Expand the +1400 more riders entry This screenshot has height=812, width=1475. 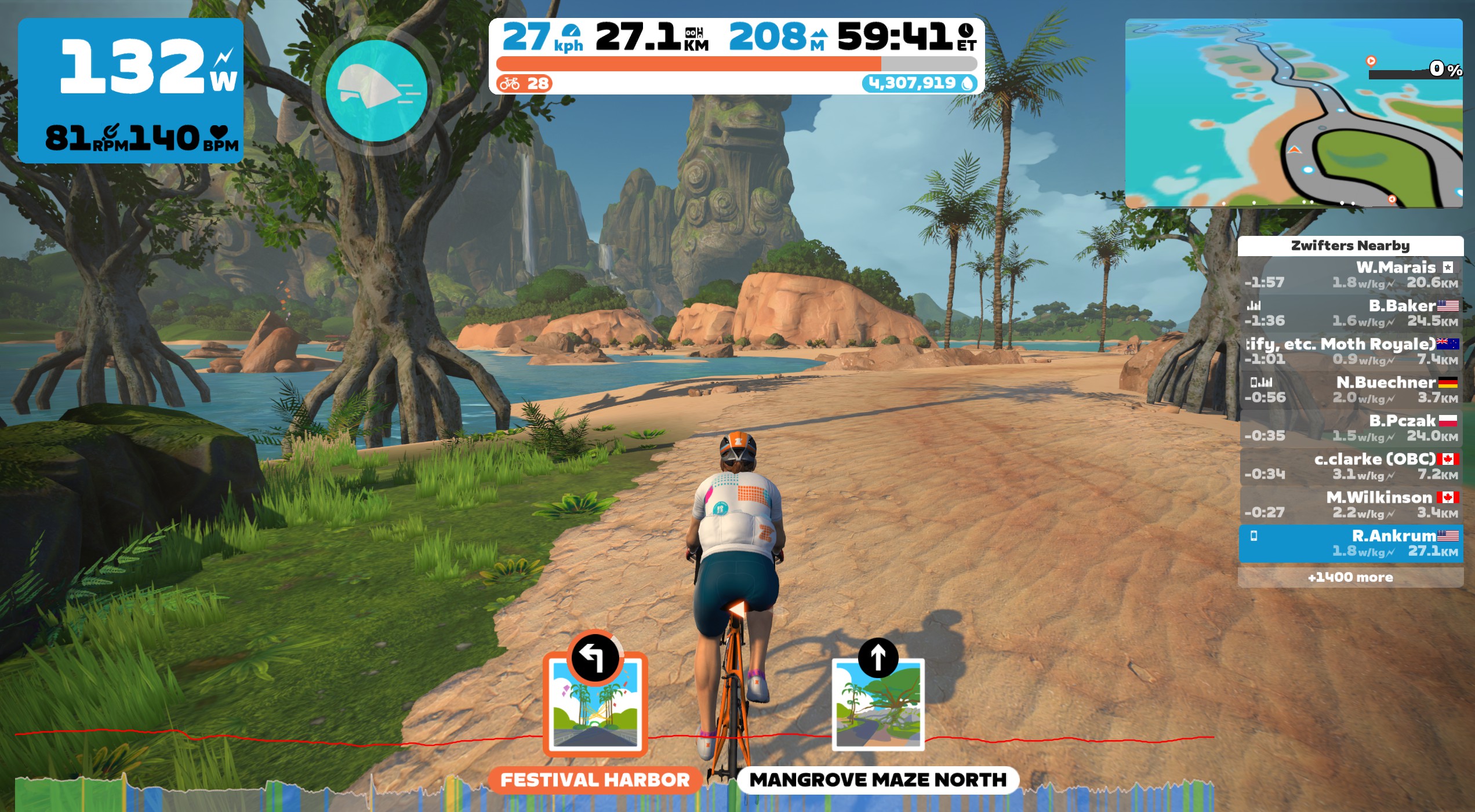tap(1350, 577)
